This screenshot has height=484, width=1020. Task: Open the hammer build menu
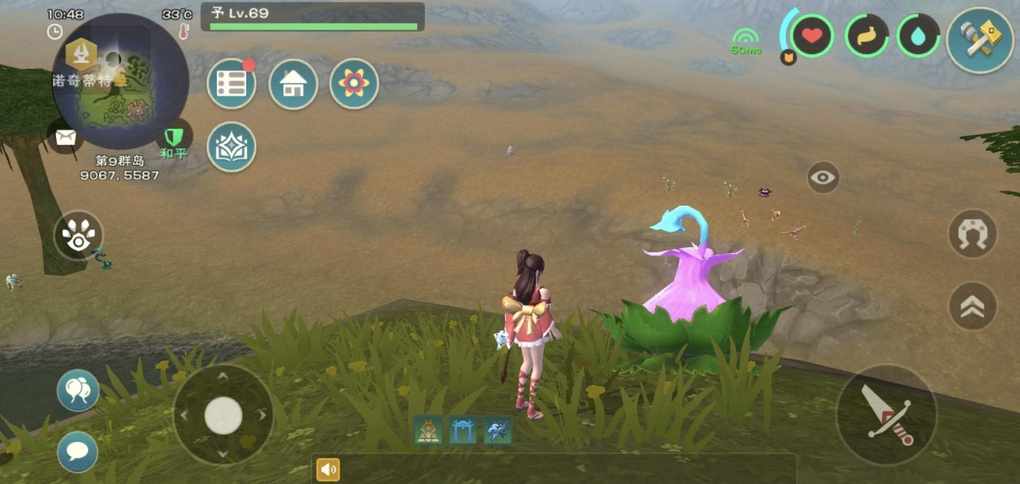tap(979, 40)
